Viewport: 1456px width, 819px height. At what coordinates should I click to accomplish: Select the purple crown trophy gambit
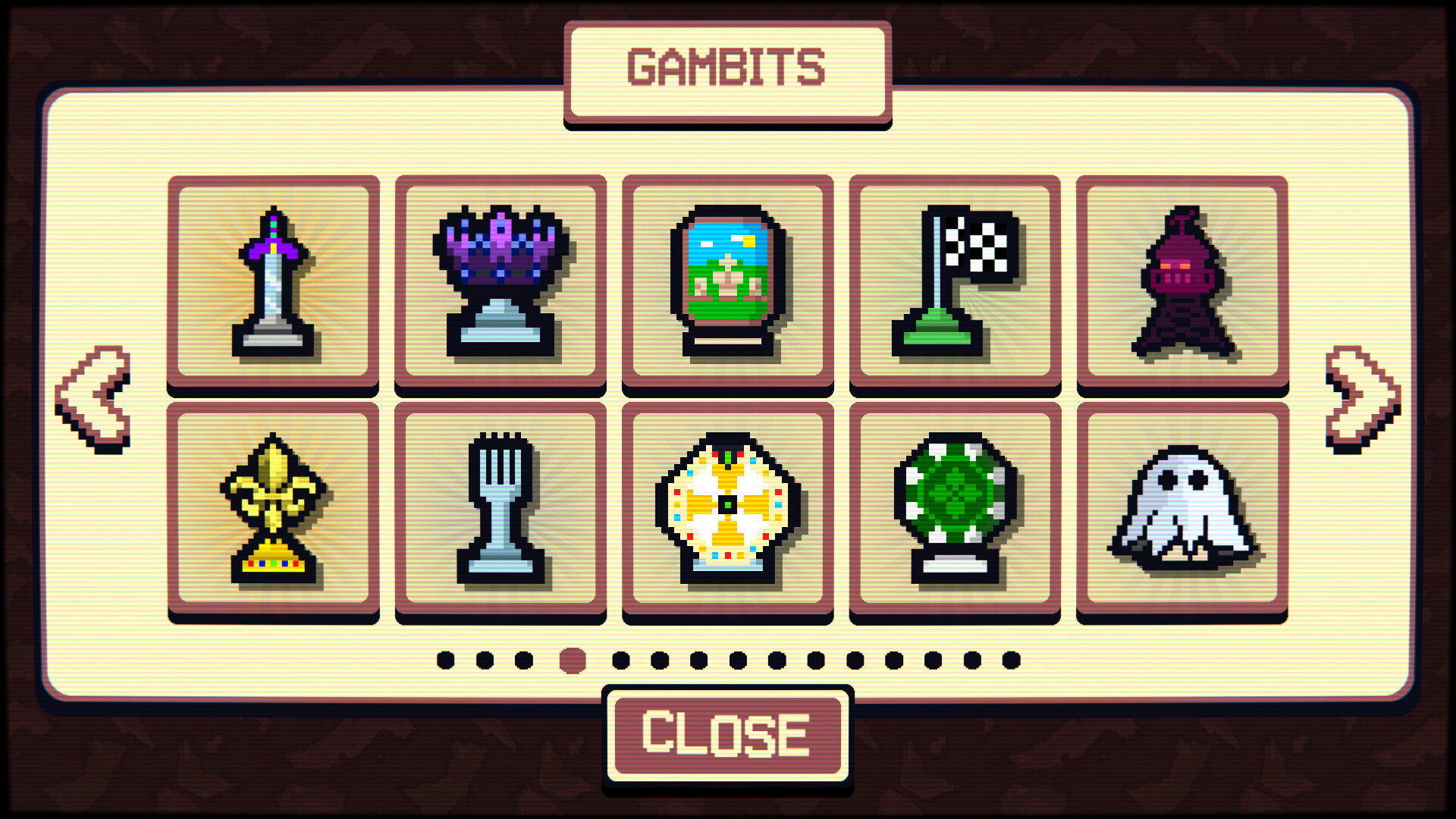[x=500, y=281]
